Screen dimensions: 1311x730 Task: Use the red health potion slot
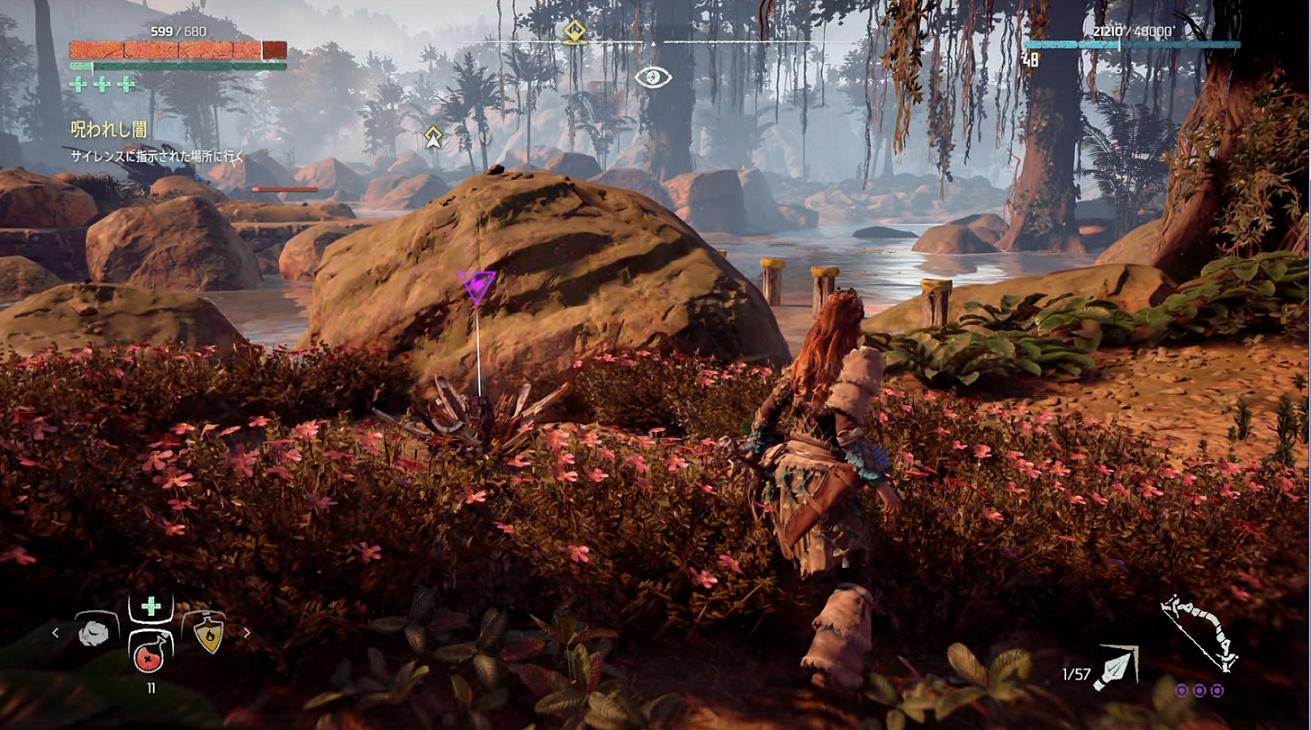(x=151, y=651)
